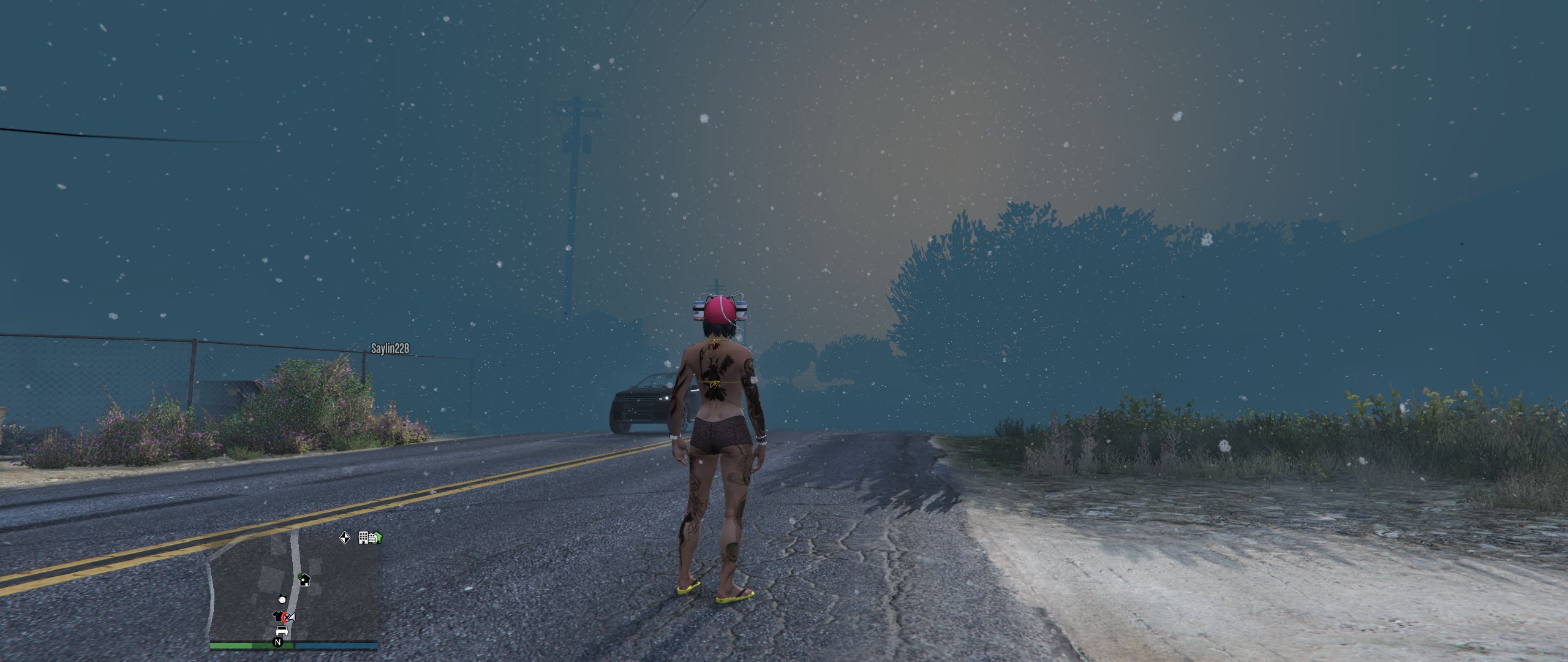This screenshot has height=662, width=1568.
Task: Select the white player arrow on the minimap
Action: 293,618
